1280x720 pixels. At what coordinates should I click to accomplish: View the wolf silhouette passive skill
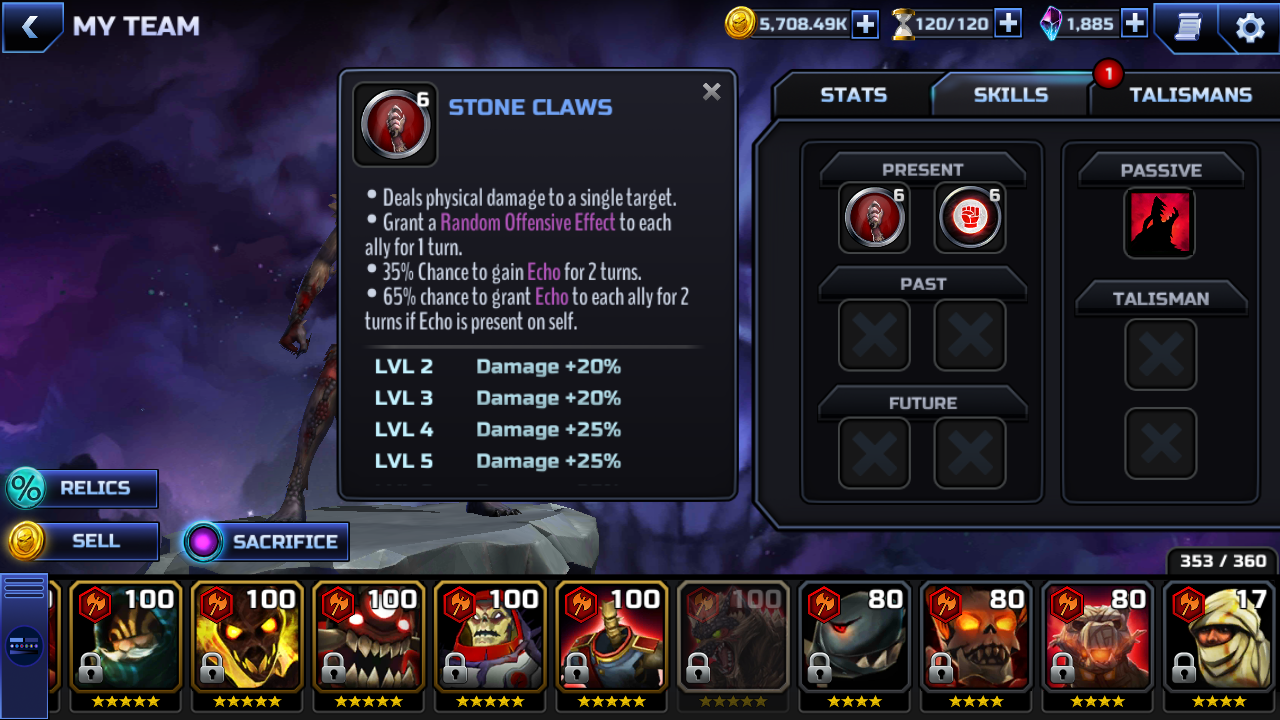pyautogui.click(x=1160, y=222)
